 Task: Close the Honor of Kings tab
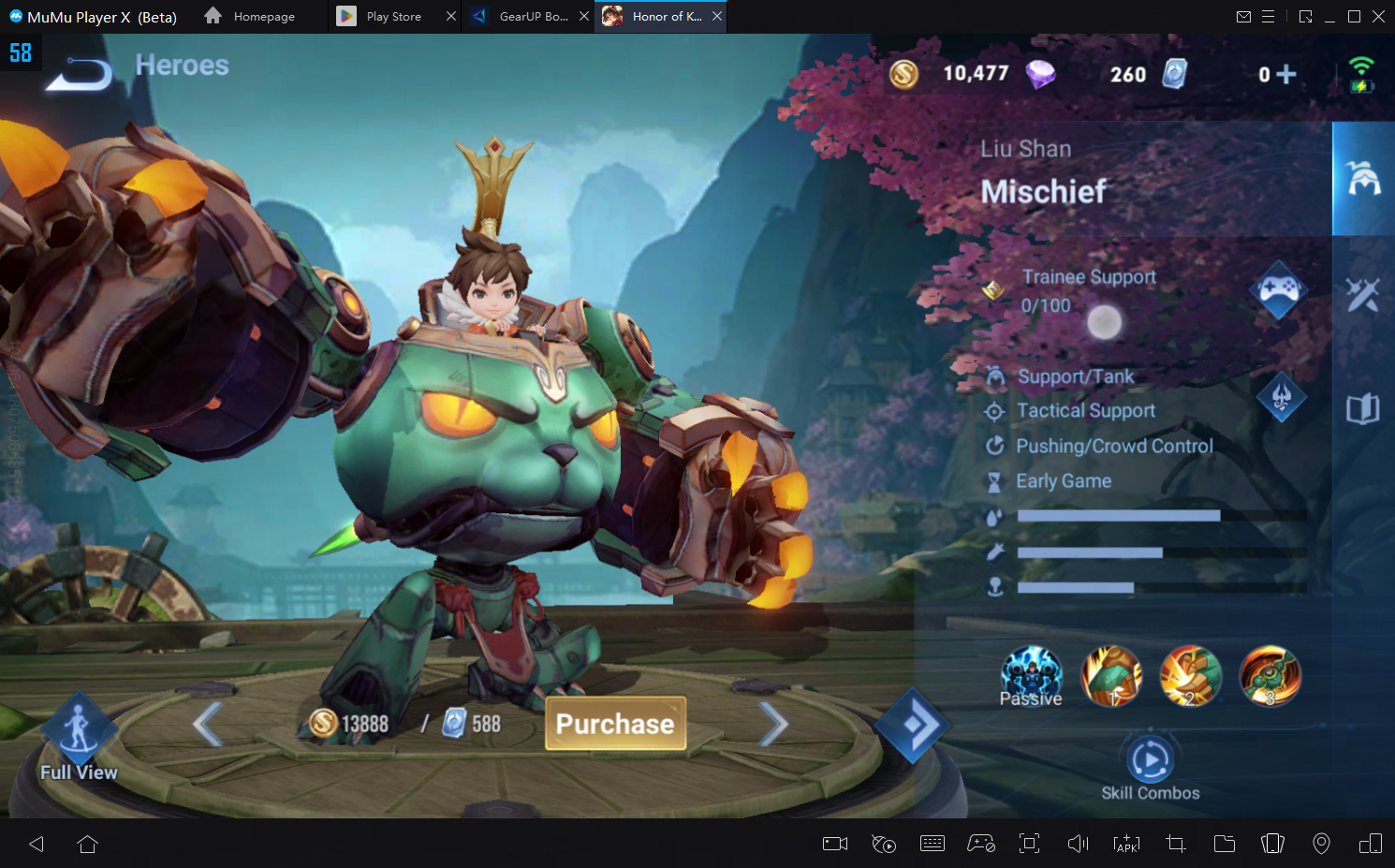click(717, 17)
